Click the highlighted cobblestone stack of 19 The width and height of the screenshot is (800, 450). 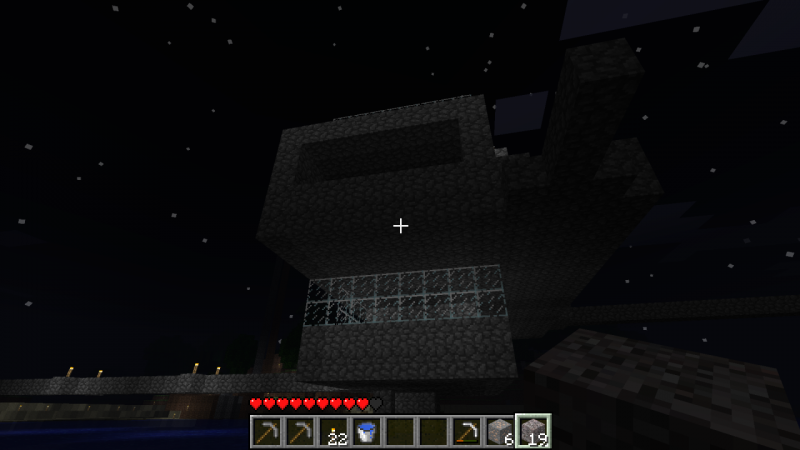(x=533, y=432)
